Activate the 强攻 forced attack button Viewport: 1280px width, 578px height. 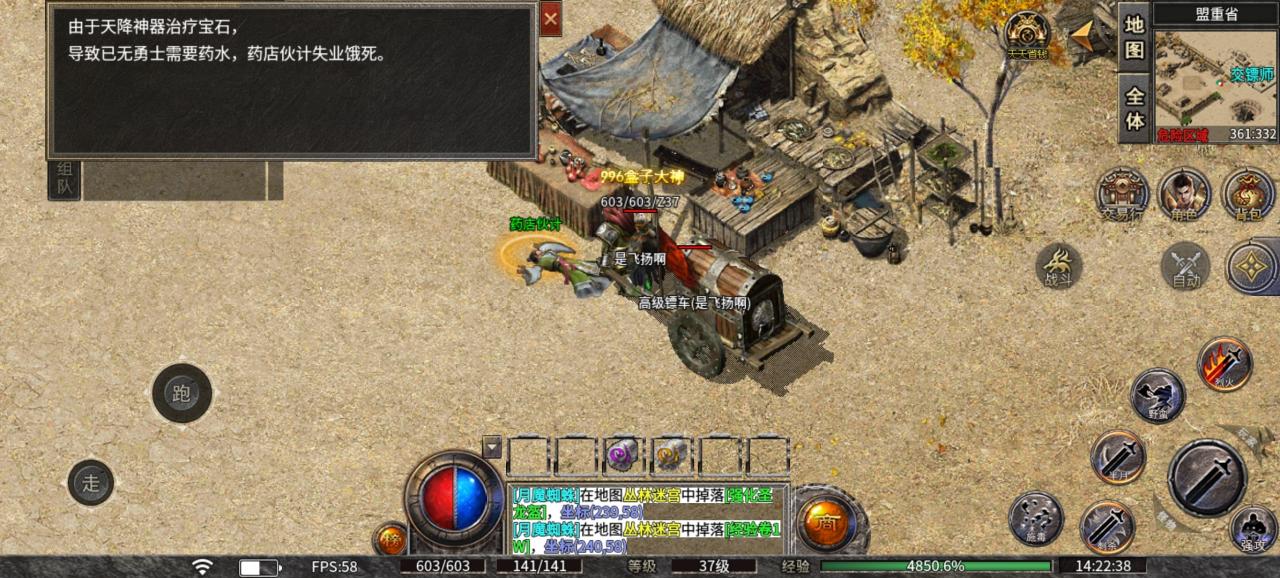point(1253,528)
